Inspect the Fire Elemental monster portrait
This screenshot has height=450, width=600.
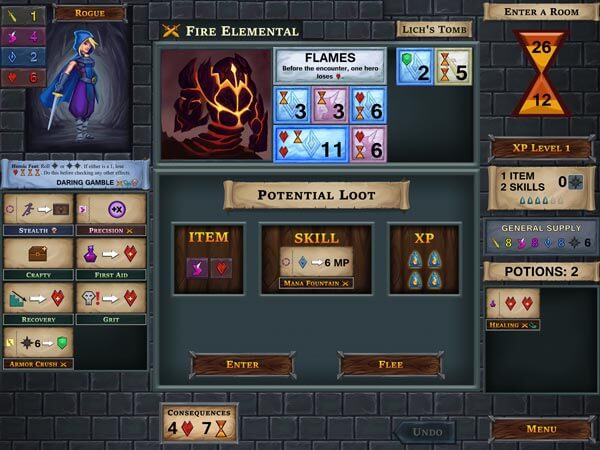(215, 105)
